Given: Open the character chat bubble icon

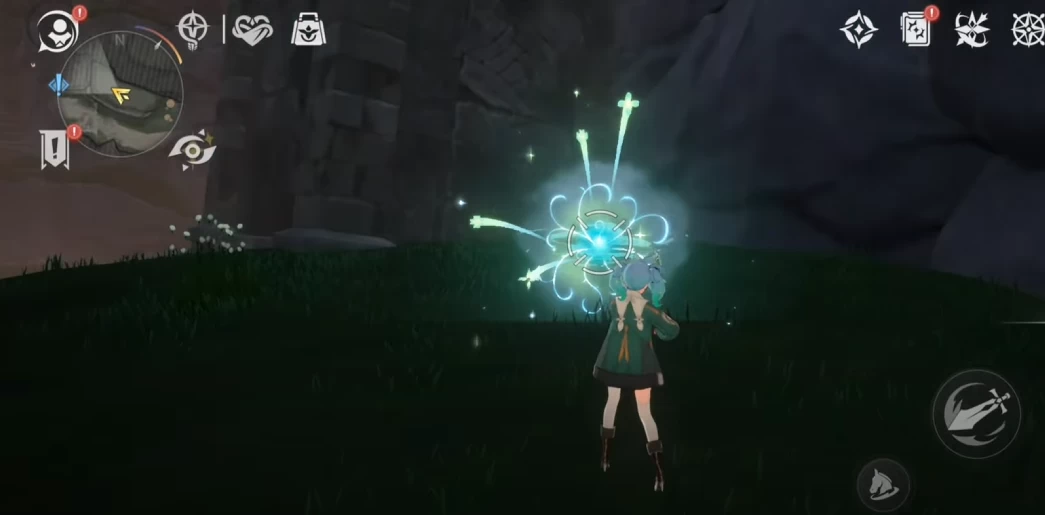Looking at the screenshot, I should [58, 32].
